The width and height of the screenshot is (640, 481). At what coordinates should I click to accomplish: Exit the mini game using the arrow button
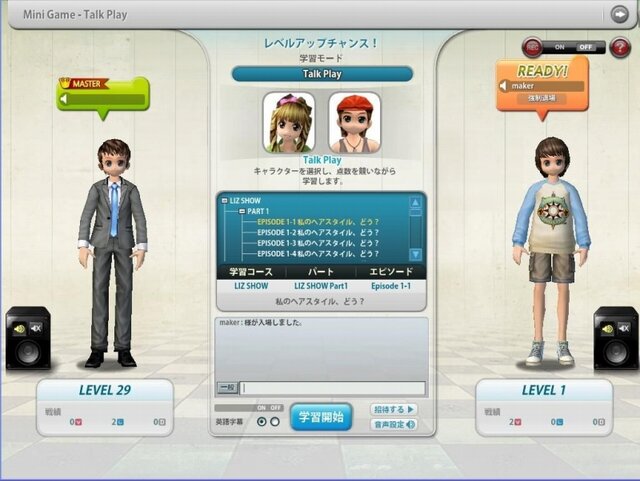pyautogui.click(x=619, y=13)
